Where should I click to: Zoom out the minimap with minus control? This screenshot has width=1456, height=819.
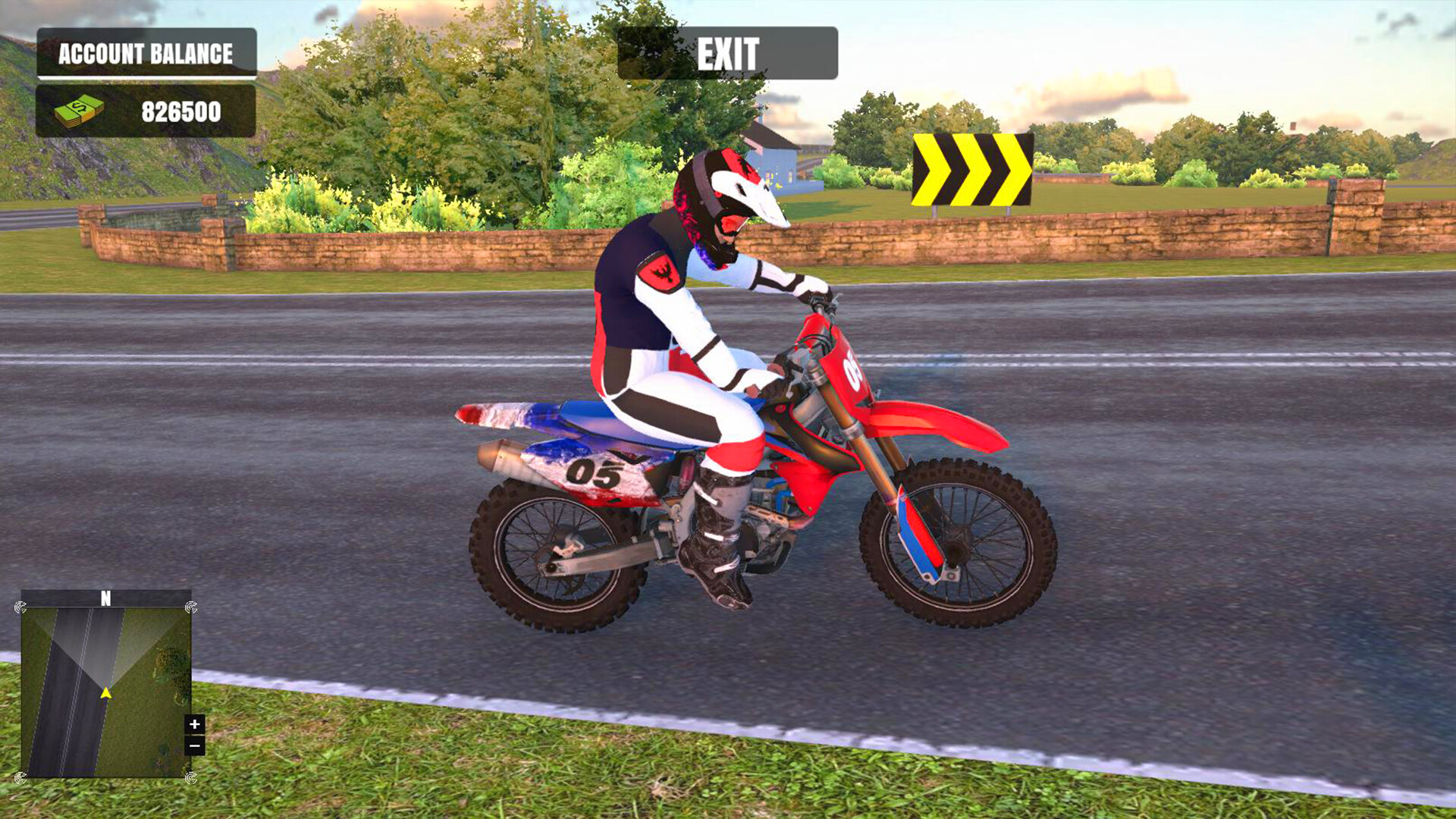click(196, 746)
